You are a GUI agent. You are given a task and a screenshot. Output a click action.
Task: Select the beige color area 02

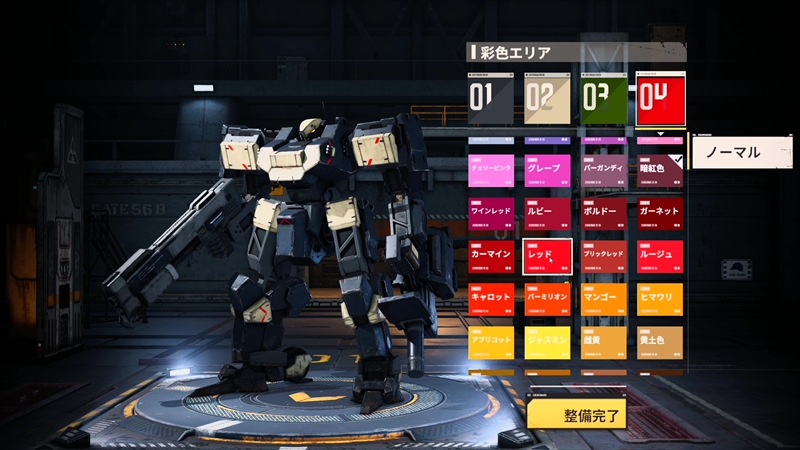click(x=547, y=98)
